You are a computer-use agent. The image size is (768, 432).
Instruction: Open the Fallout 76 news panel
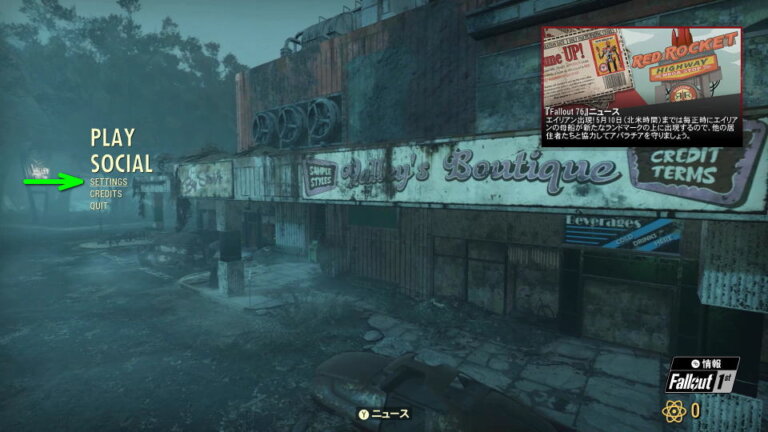641,86
